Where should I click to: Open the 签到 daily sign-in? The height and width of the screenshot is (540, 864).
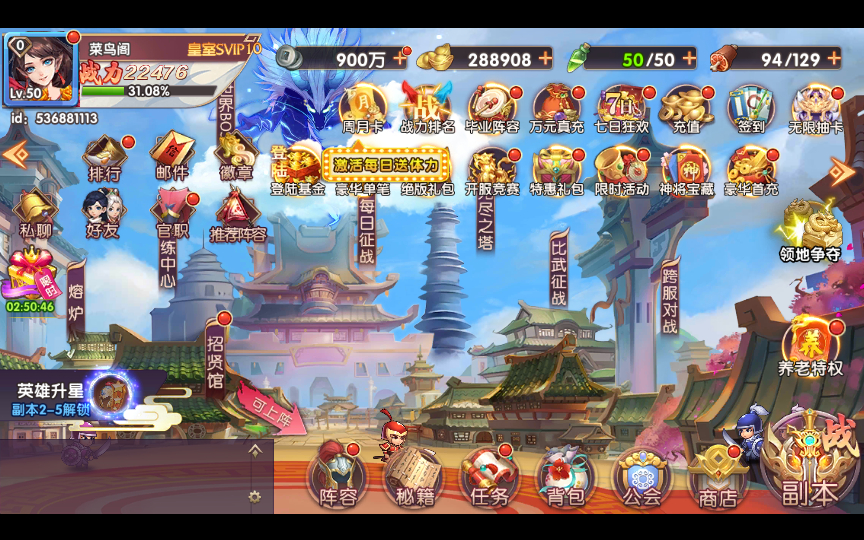pos(751,109)
